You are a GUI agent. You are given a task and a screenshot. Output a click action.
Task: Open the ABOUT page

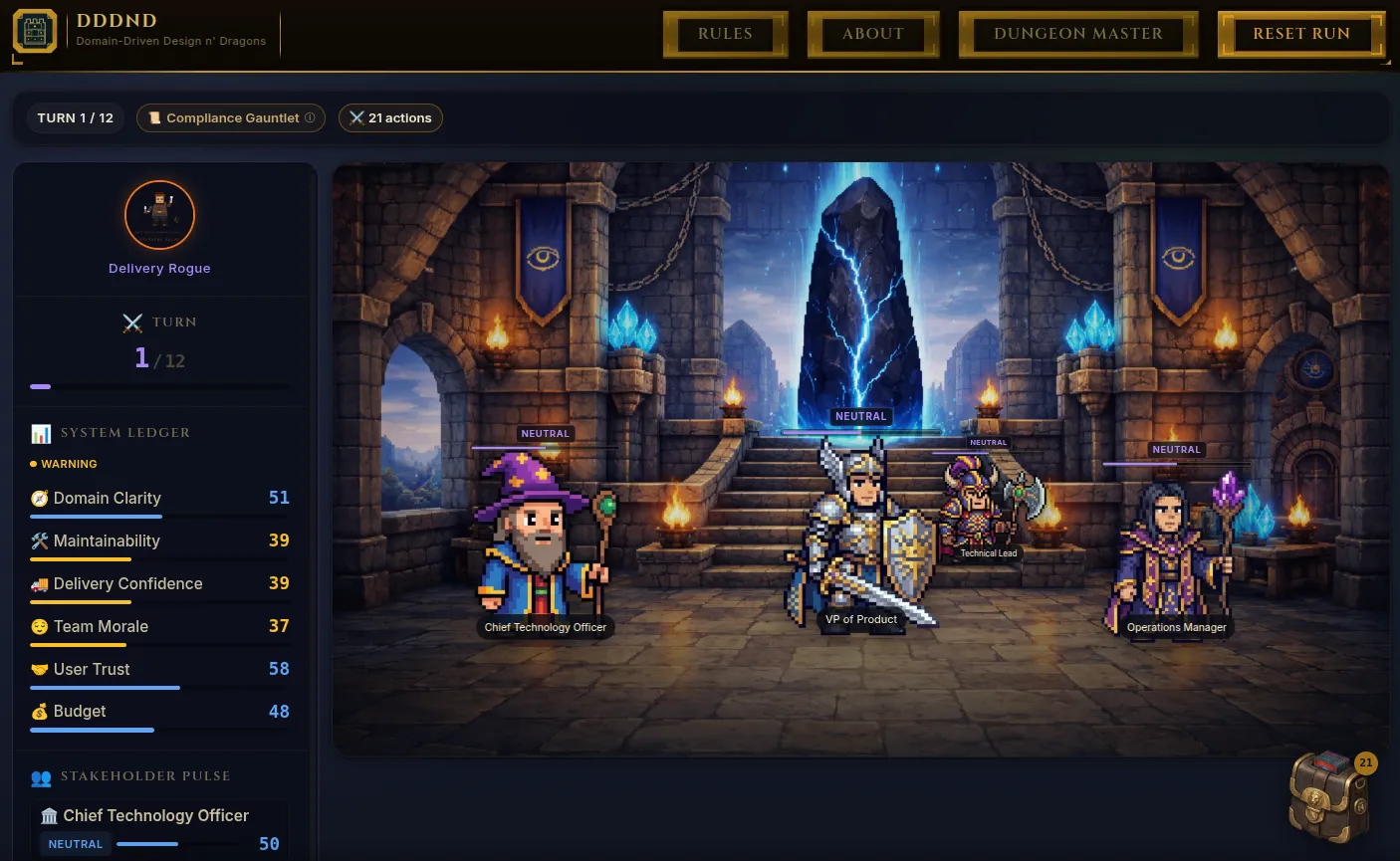point(873,33)
